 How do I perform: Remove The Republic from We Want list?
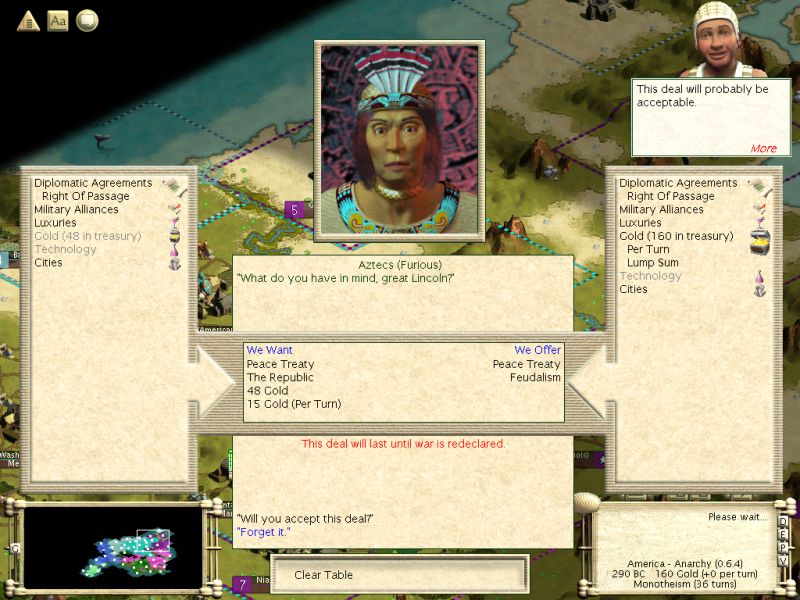280,378
